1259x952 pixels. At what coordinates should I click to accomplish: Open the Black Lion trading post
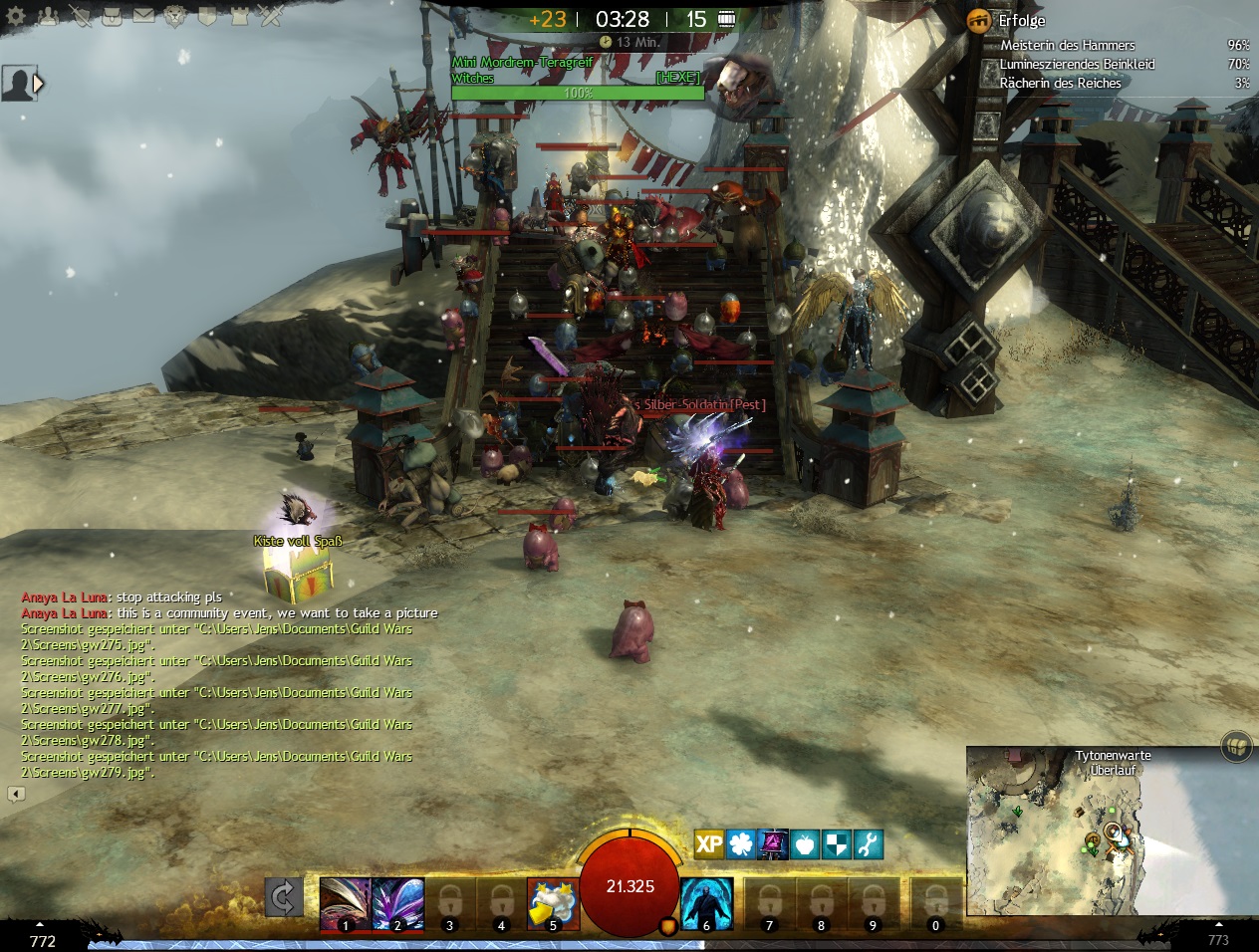coord(174,16)
